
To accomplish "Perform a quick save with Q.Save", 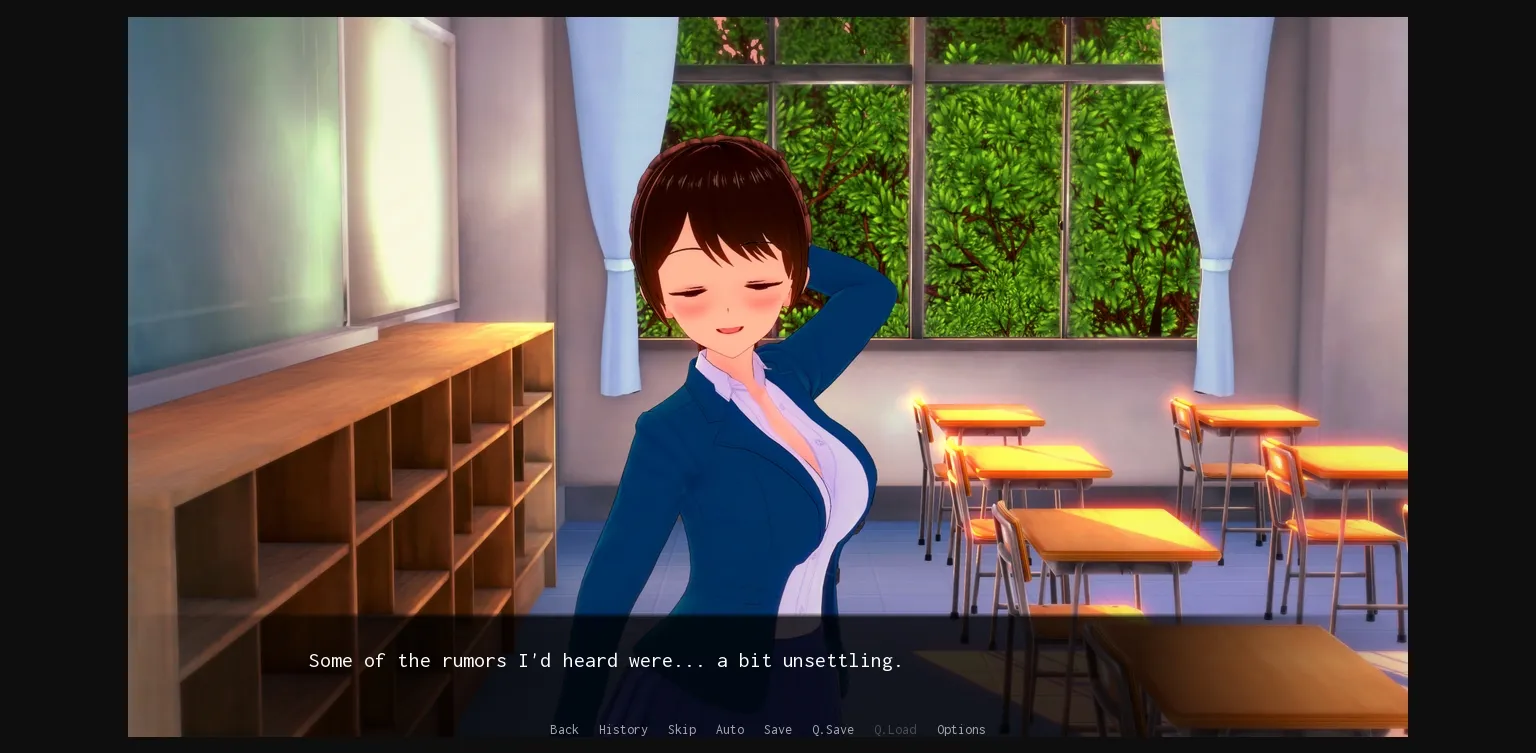I will (x=832, y=729).
